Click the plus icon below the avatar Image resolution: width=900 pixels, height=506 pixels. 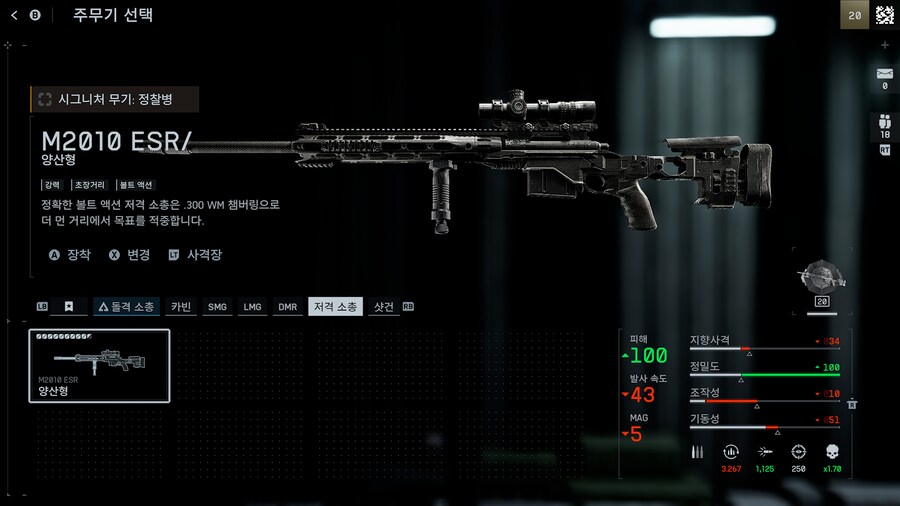[x=884, y=45]
